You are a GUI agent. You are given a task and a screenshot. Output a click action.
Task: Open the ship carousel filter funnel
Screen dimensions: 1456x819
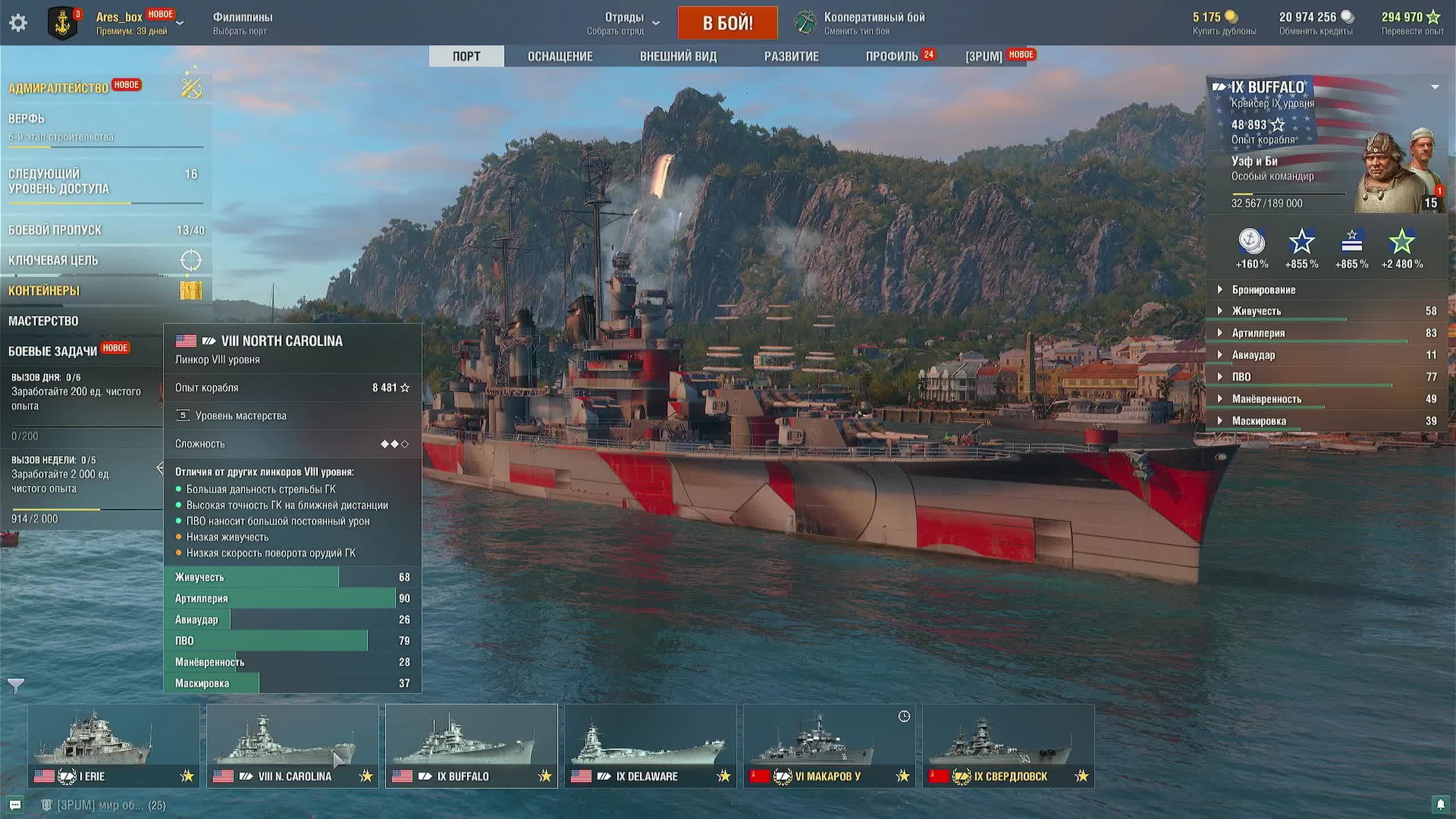tap(16, 686)
